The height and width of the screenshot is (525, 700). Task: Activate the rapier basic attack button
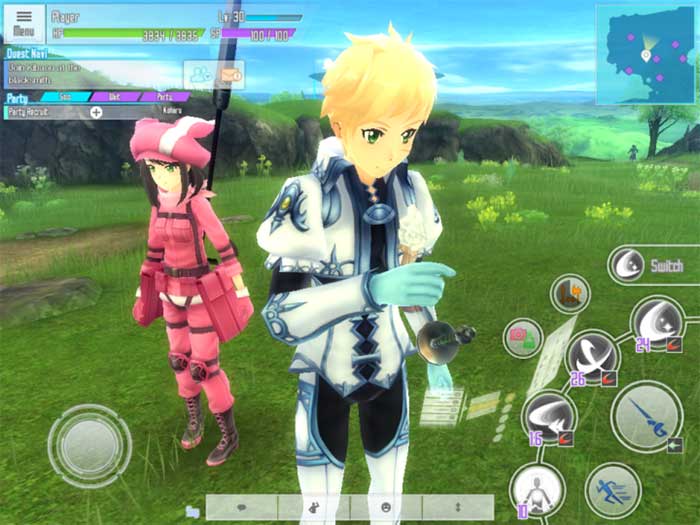(x=646, y=416)
